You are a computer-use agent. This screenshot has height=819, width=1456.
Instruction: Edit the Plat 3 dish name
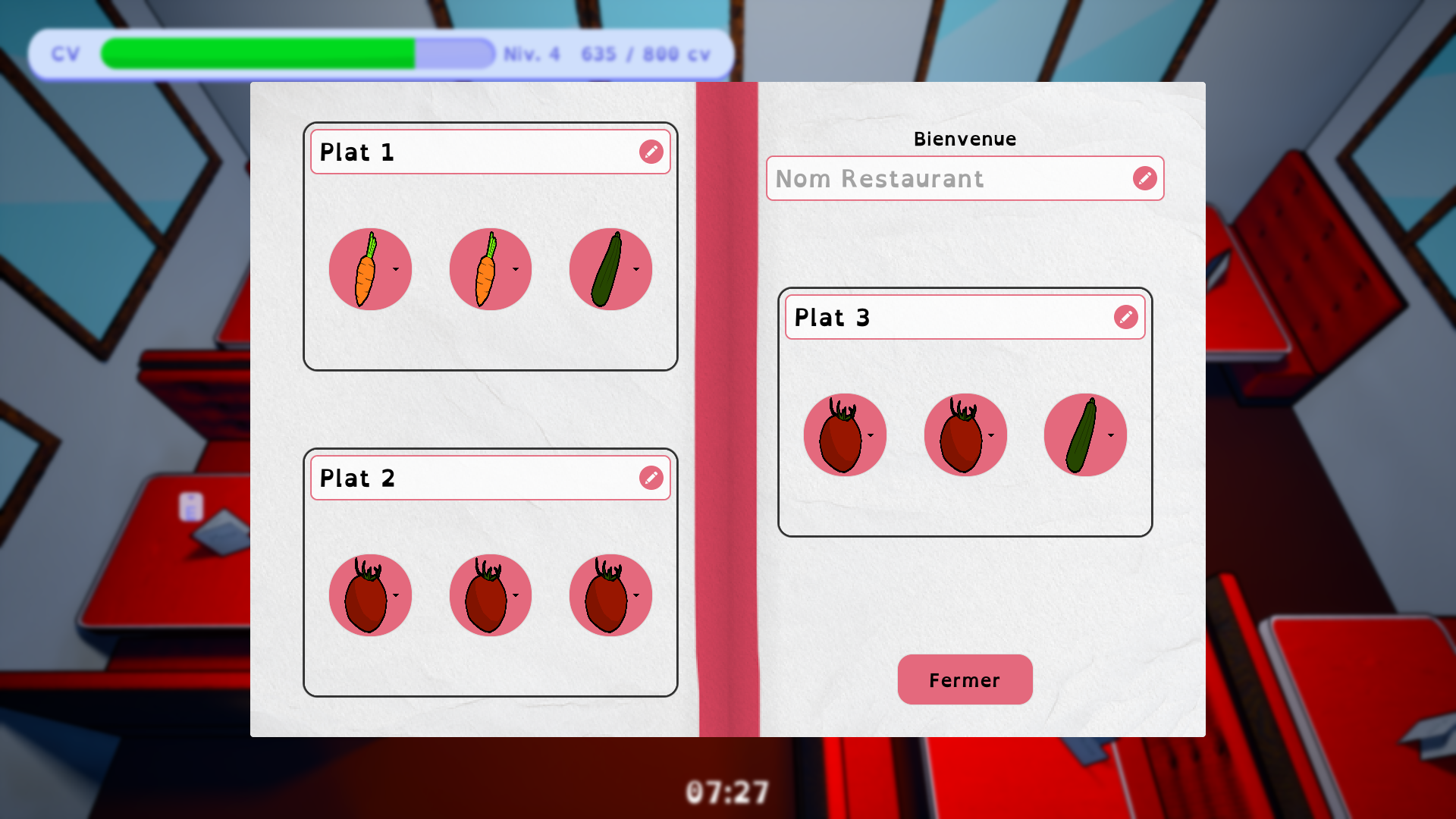tap(1125, 317)
